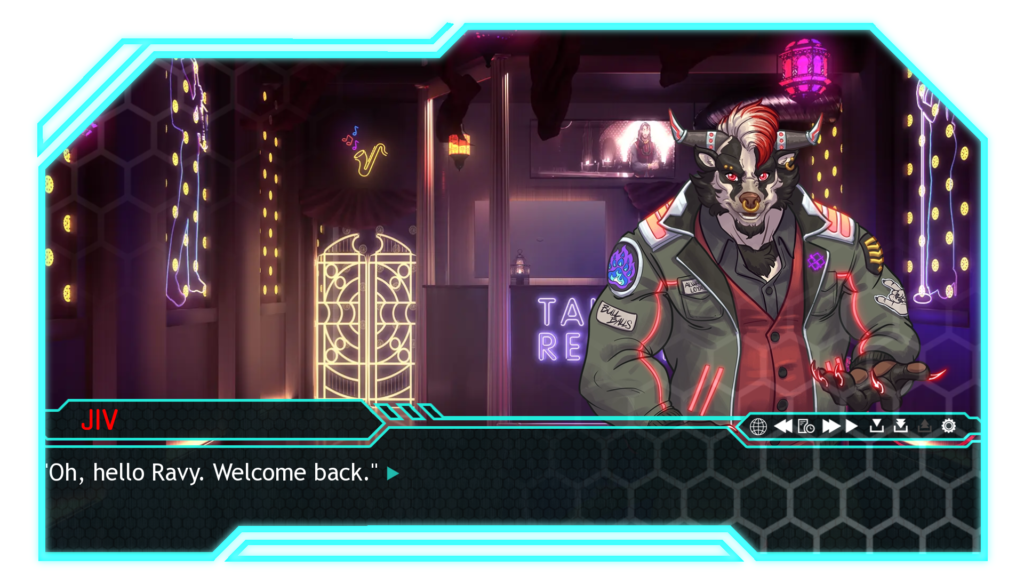Load game with the dimmed up-arrow tray
The height and width of the screenshot is (576, 1024).
pos(924,426)
